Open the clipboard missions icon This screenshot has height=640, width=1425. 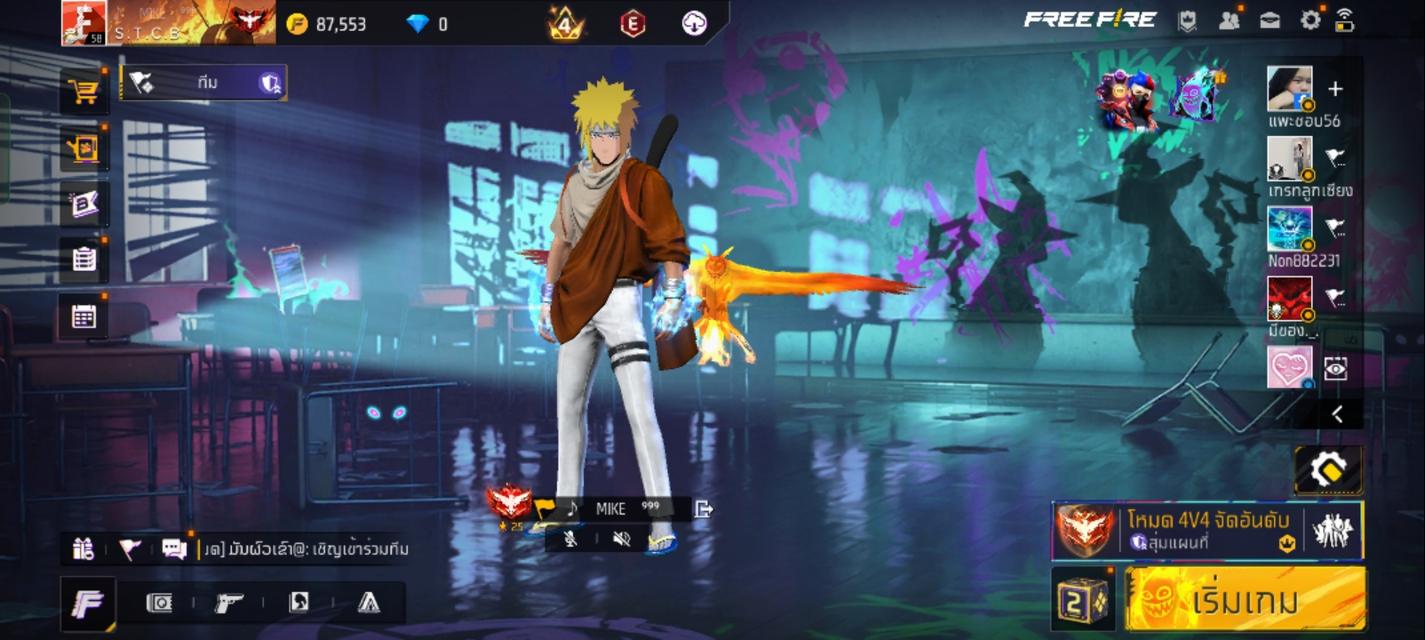(x=84, y=260)
